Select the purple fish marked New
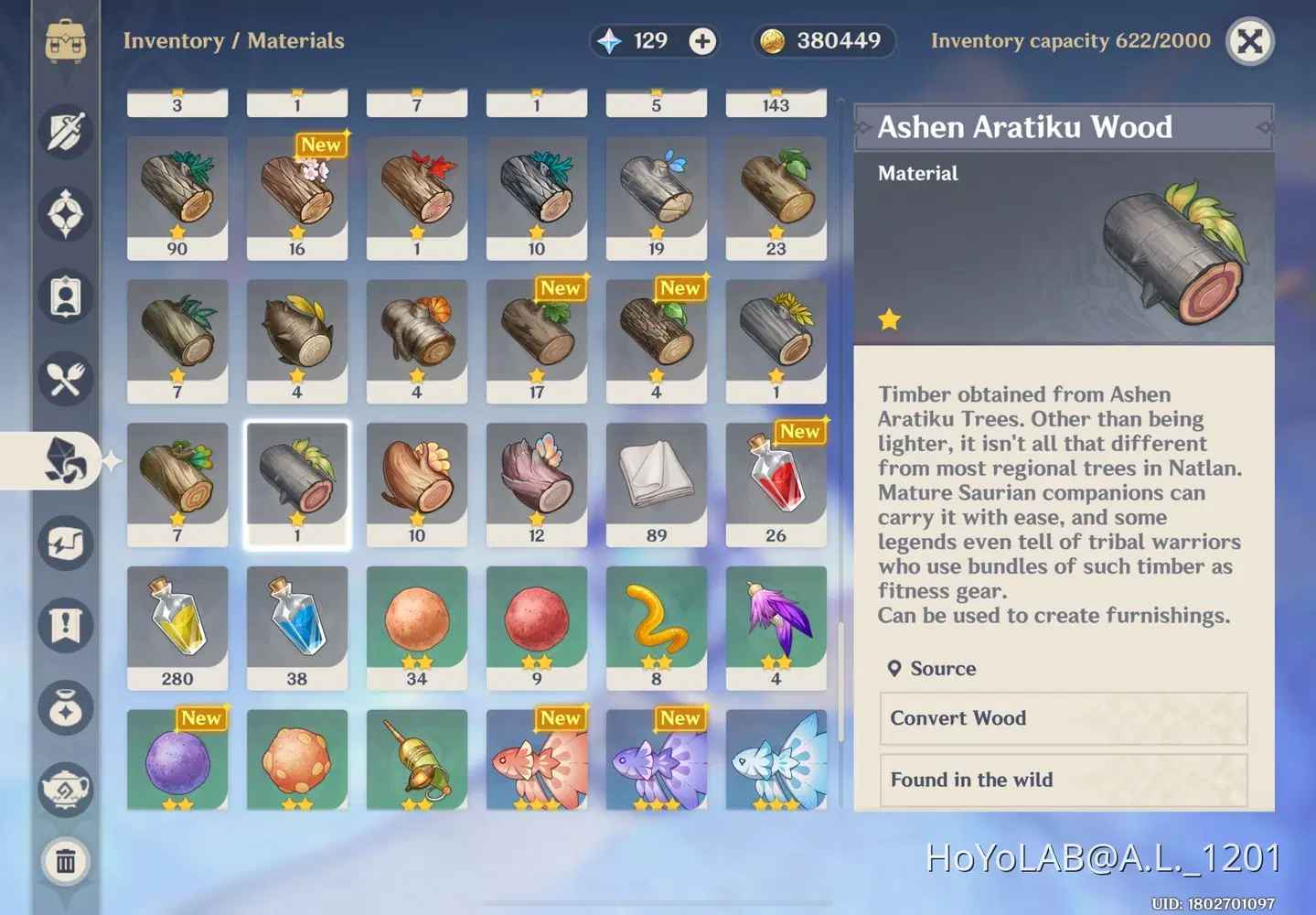Screen dimensions: 1316x915 656,760
